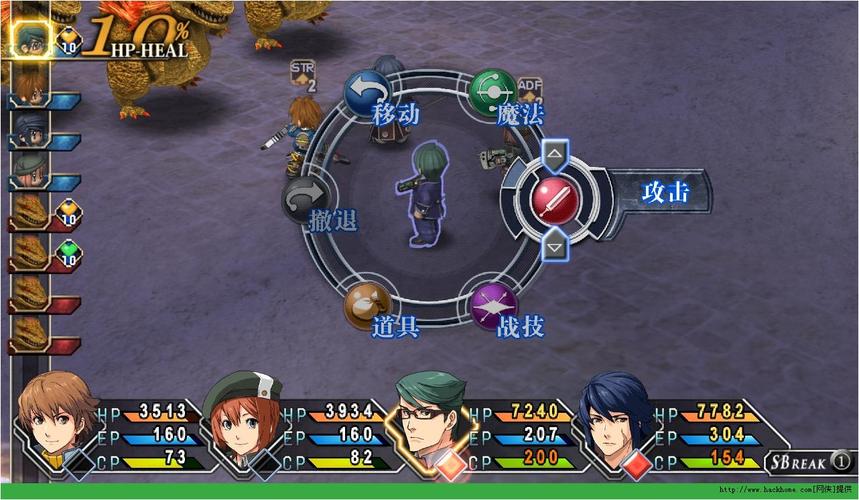Select the beret girl's party portrait
Image resolution: width=859 pixels, height=500 pixels.
pyautogui.click(x=241, y=418)
